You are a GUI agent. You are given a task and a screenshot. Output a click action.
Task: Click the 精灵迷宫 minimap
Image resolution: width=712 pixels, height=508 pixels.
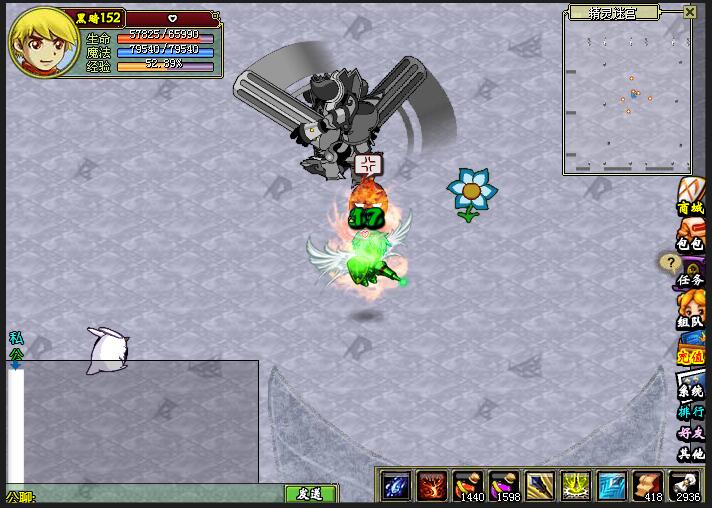(x=628, y=97)
